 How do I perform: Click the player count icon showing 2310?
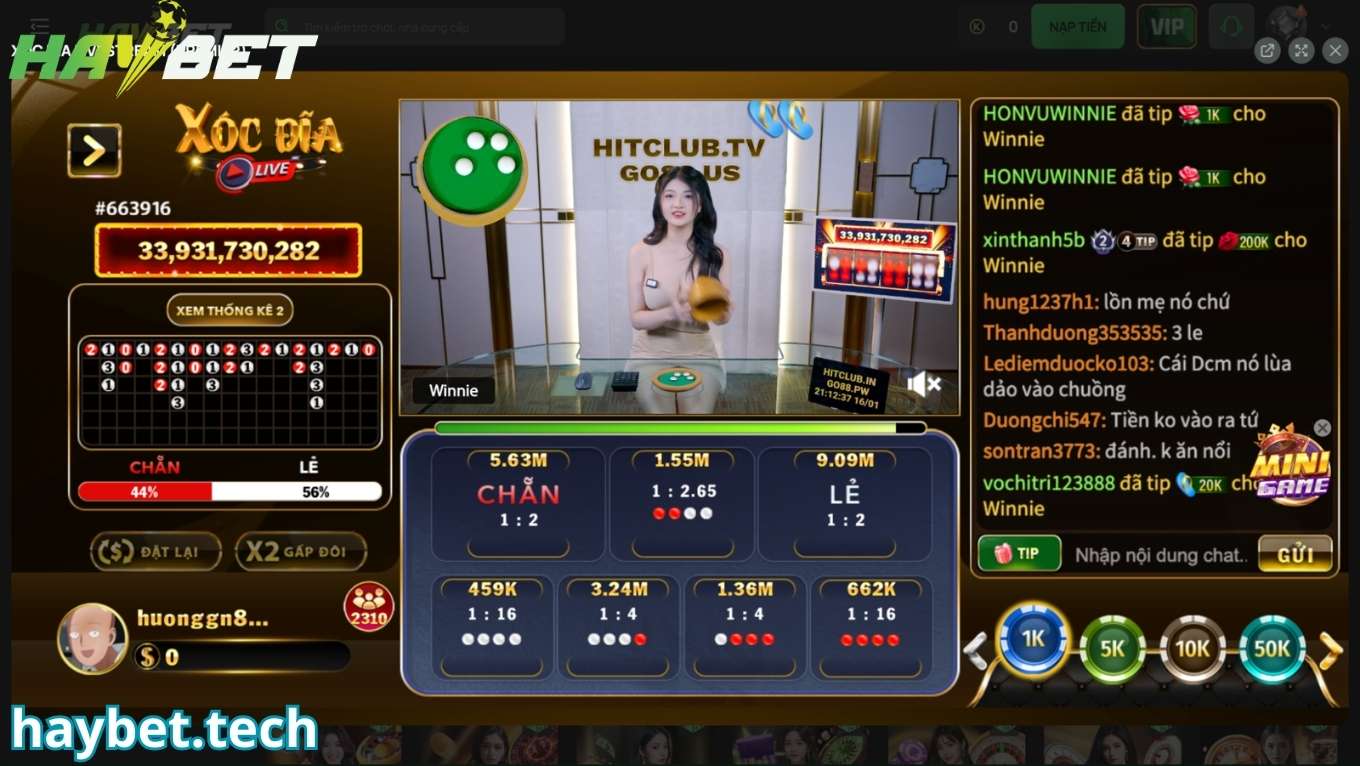372,605
